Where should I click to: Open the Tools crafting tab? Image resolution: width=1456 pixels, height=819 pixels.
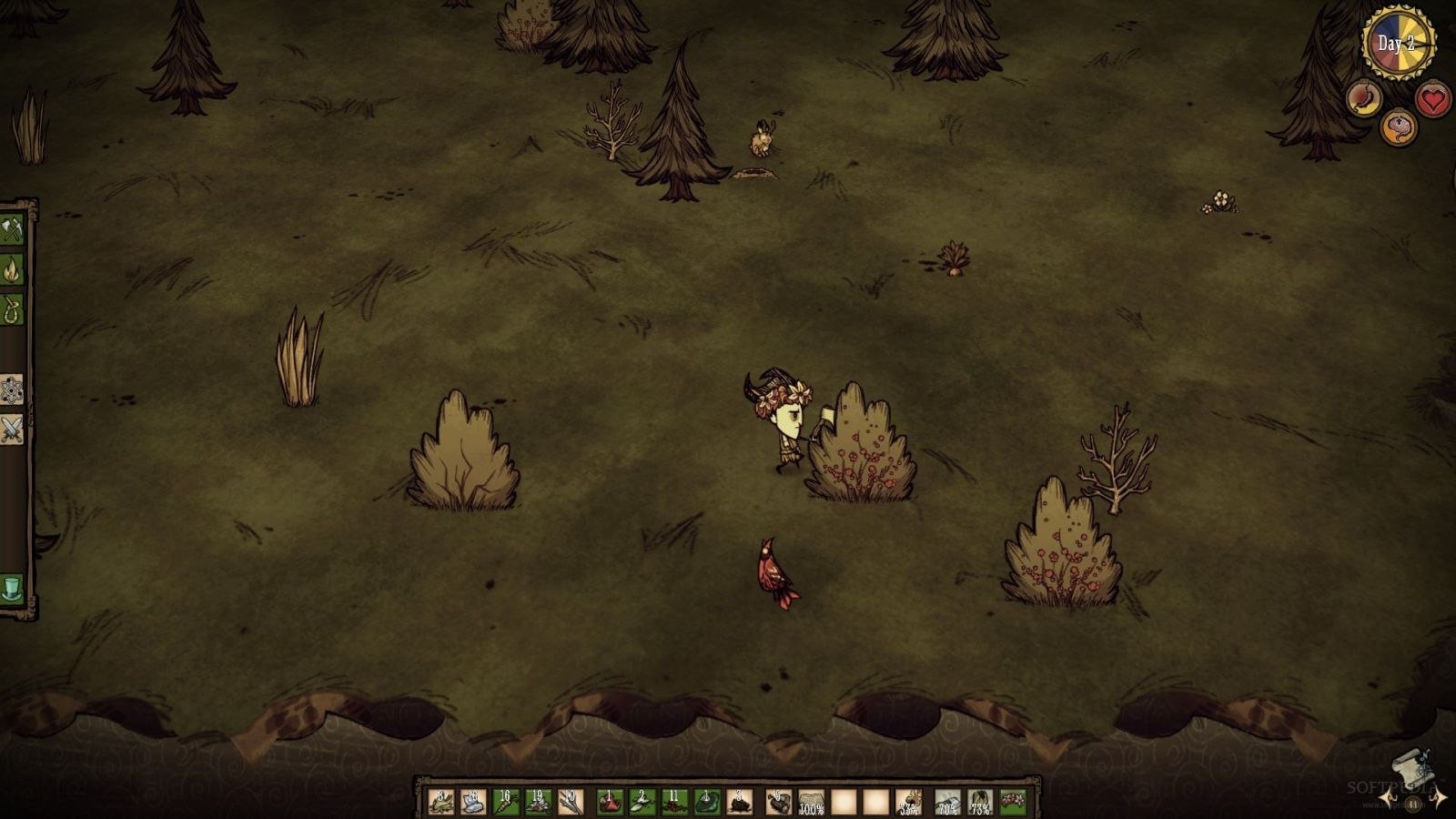pos(12,230)
